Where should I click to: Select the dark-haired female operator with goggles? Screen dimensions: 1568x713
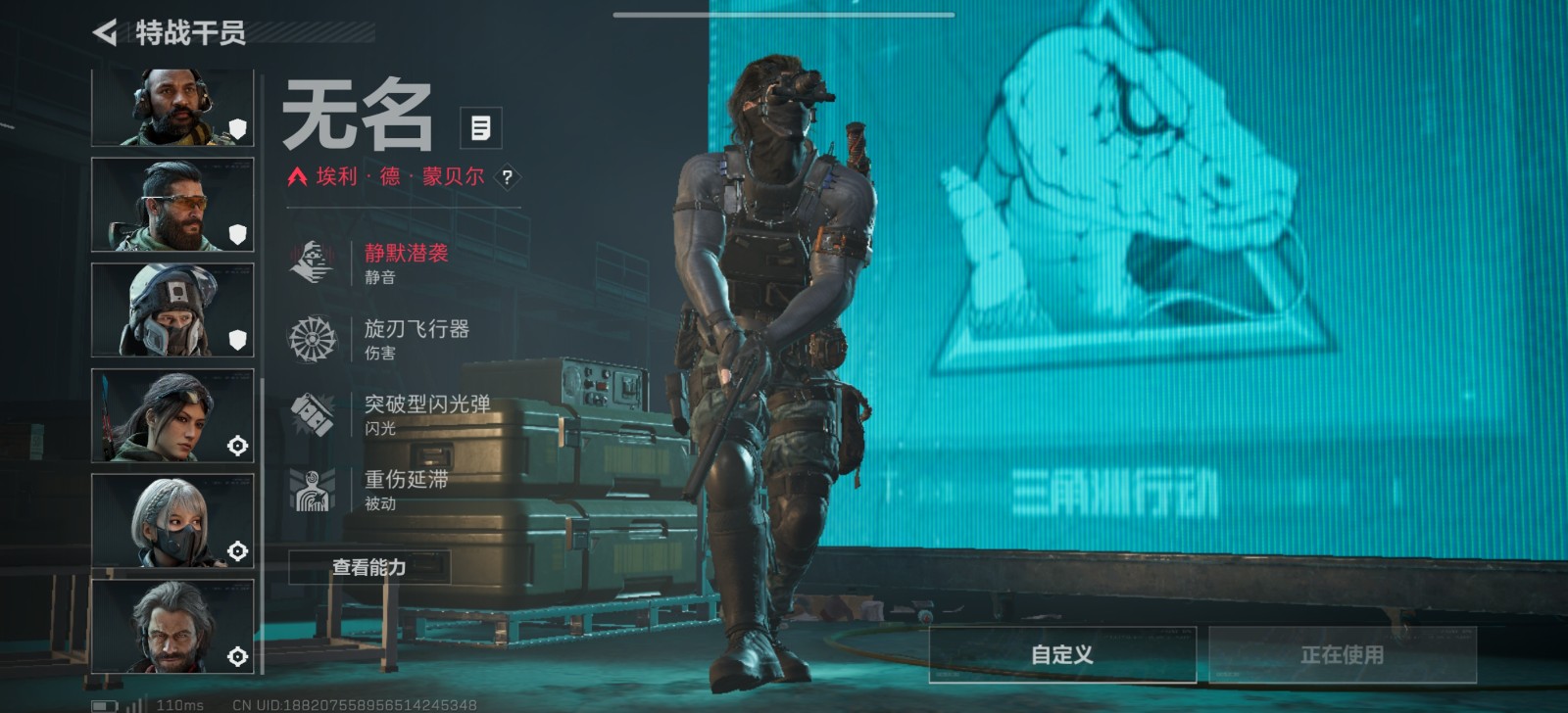click(172, 415)
